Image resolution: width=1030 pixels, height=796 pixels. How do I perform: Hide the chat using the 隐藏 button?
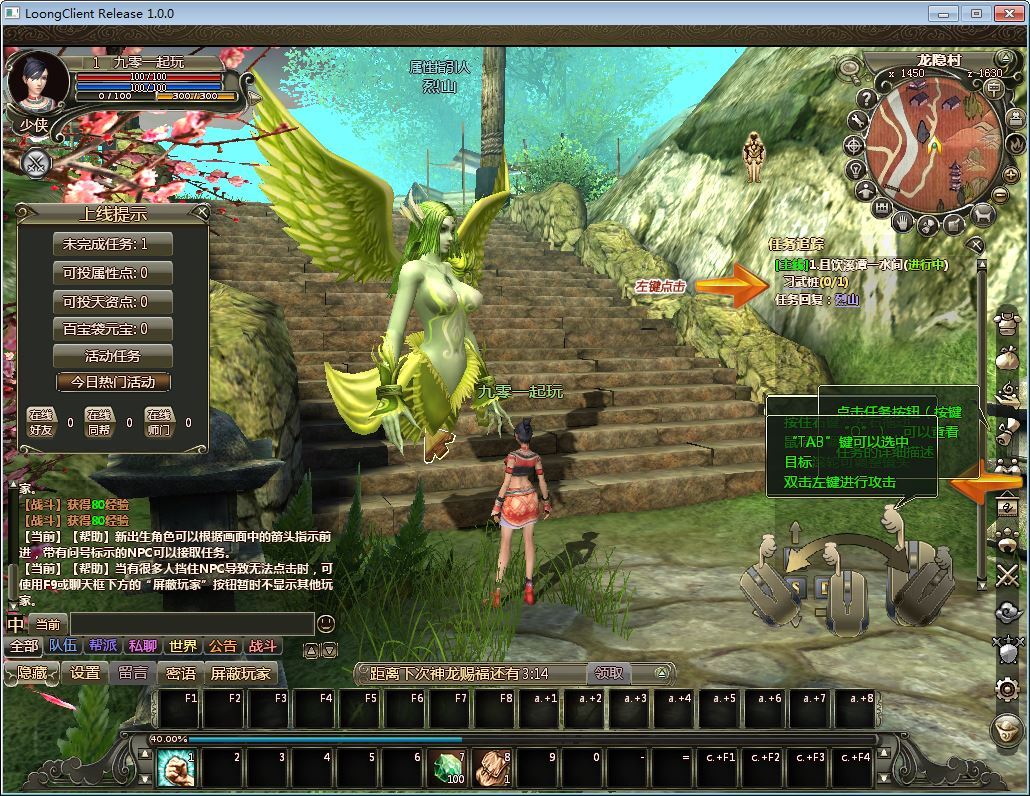click(x=31, y=673)
